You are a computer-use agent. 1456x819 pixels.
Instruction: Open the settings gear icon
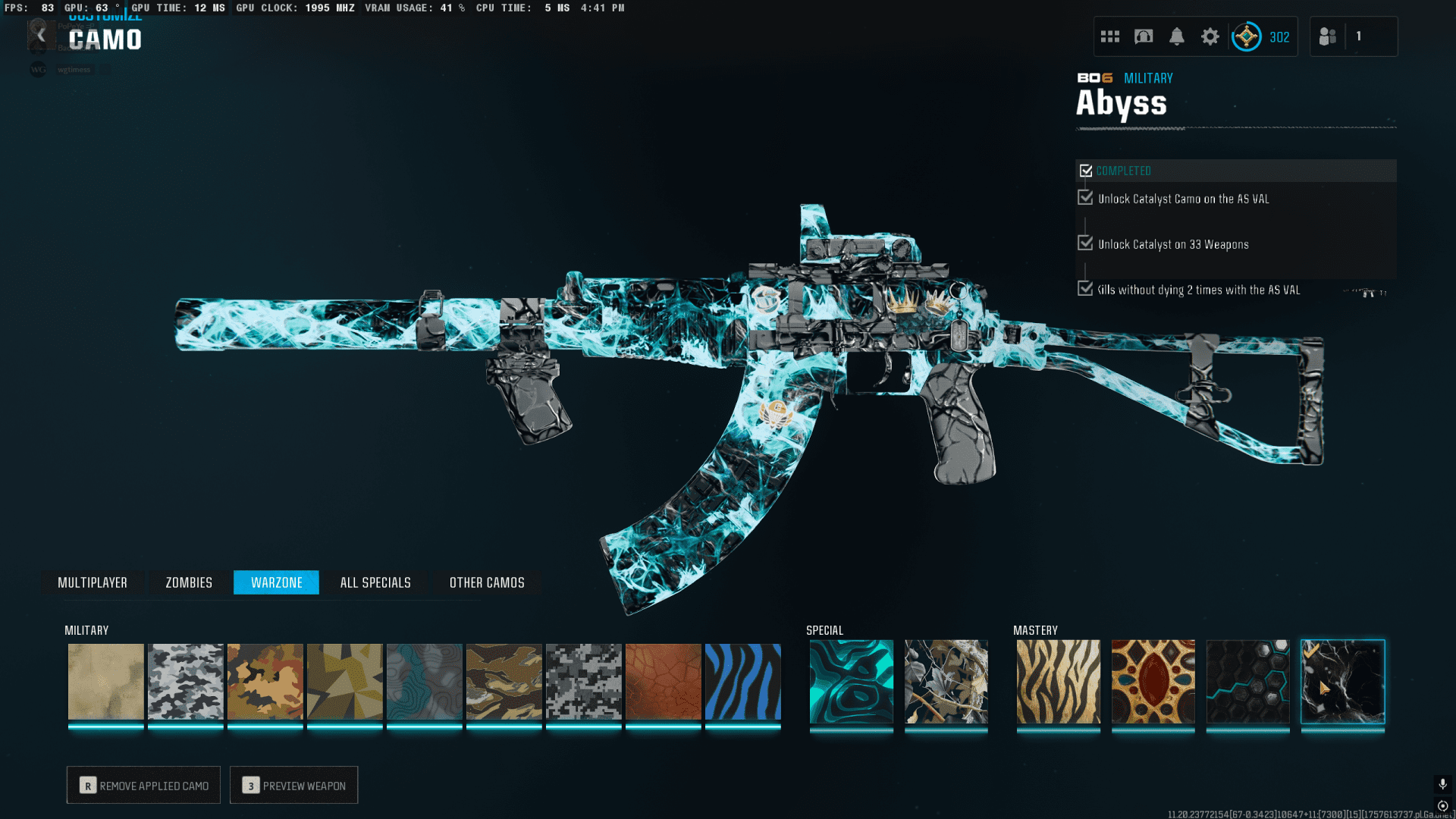coord(1210,36)
